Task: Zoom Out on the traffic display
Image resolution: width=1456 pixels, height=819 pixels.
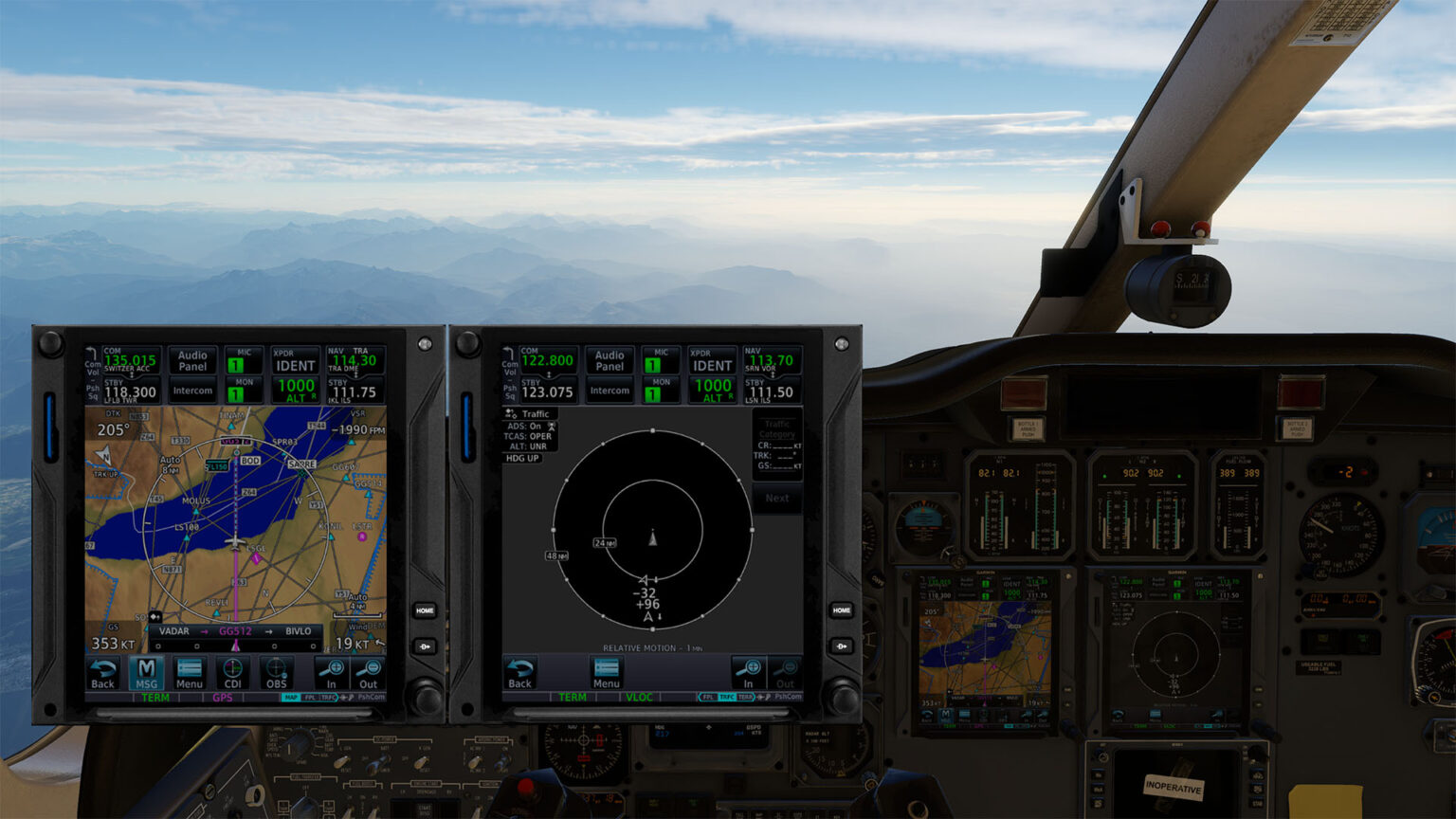Action: pyautogui.click(x=786, y=669)
